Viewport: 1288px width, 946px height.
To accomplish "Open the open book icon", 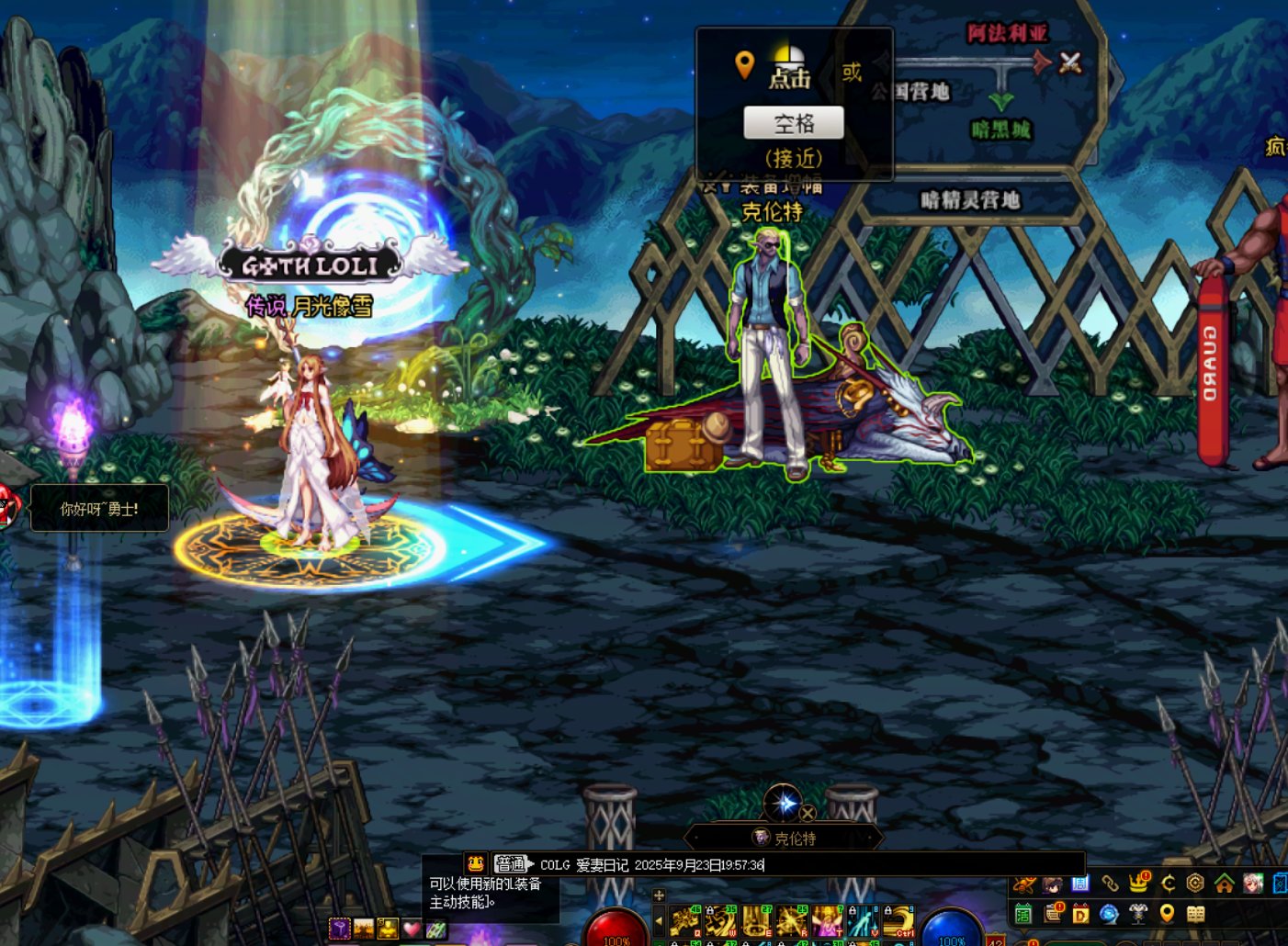I will tap(1195, 913).
